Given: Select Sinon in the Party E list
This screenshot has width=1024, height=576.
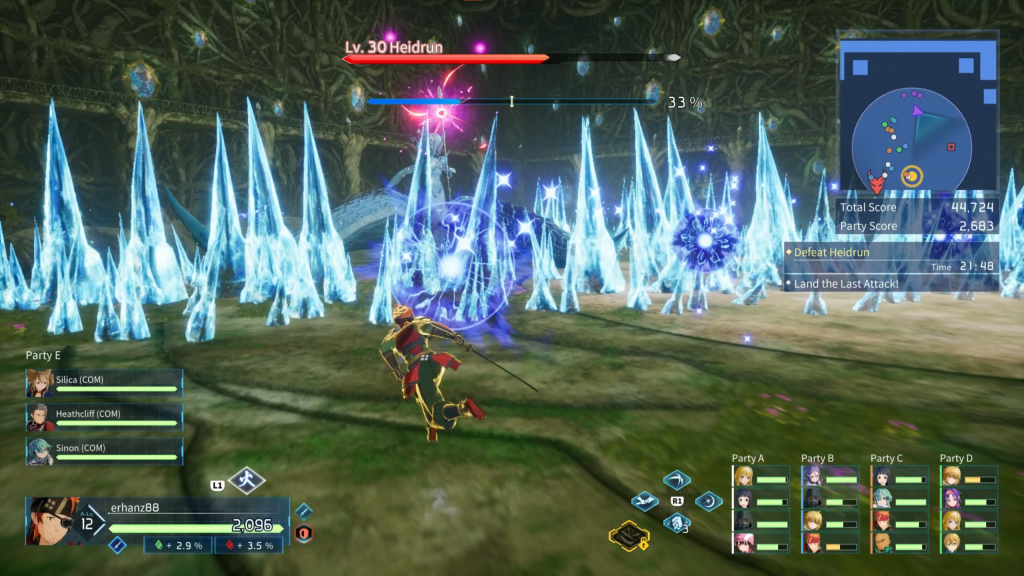Looking at the screenshot, I should [104, 451].
